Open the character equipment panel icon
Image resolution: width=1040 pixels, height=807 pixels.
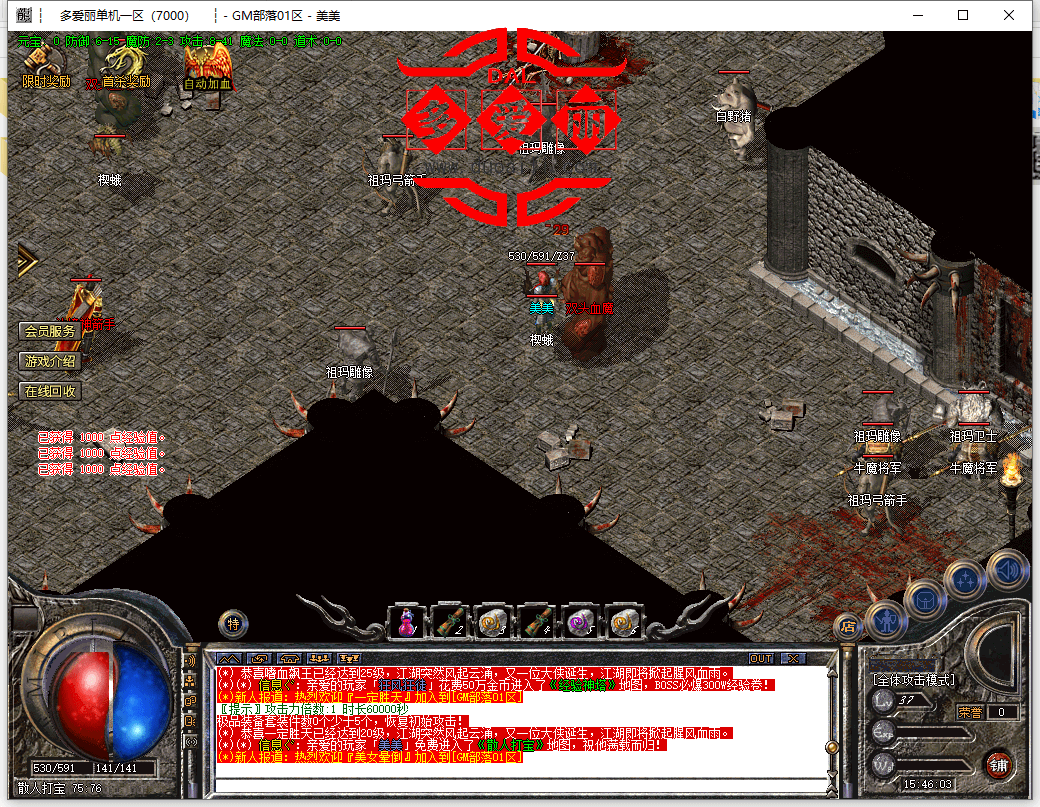click(886, 619)
